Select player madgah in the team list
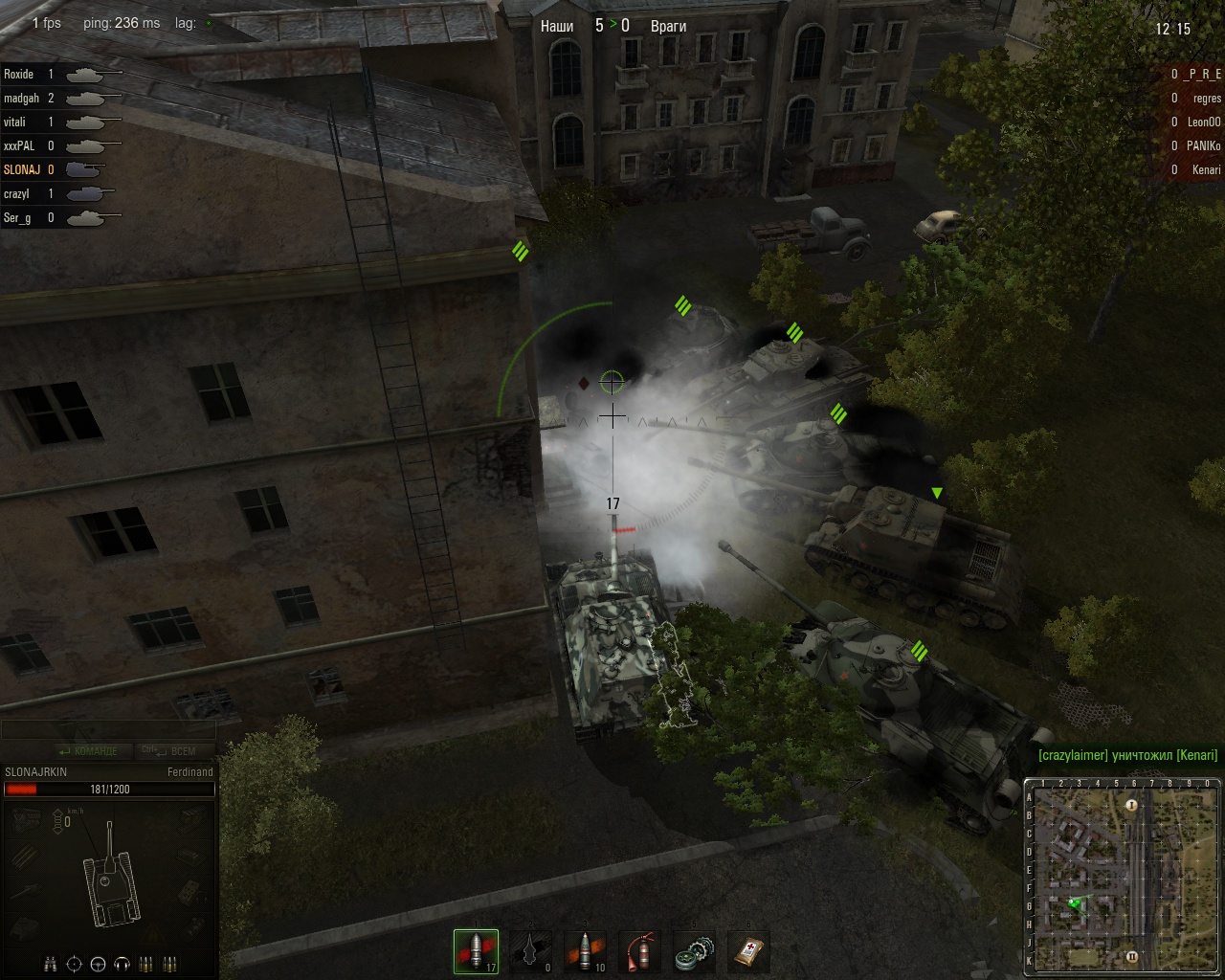The width and height of the screenshot is (1225, 980). (x=21, y=98)
